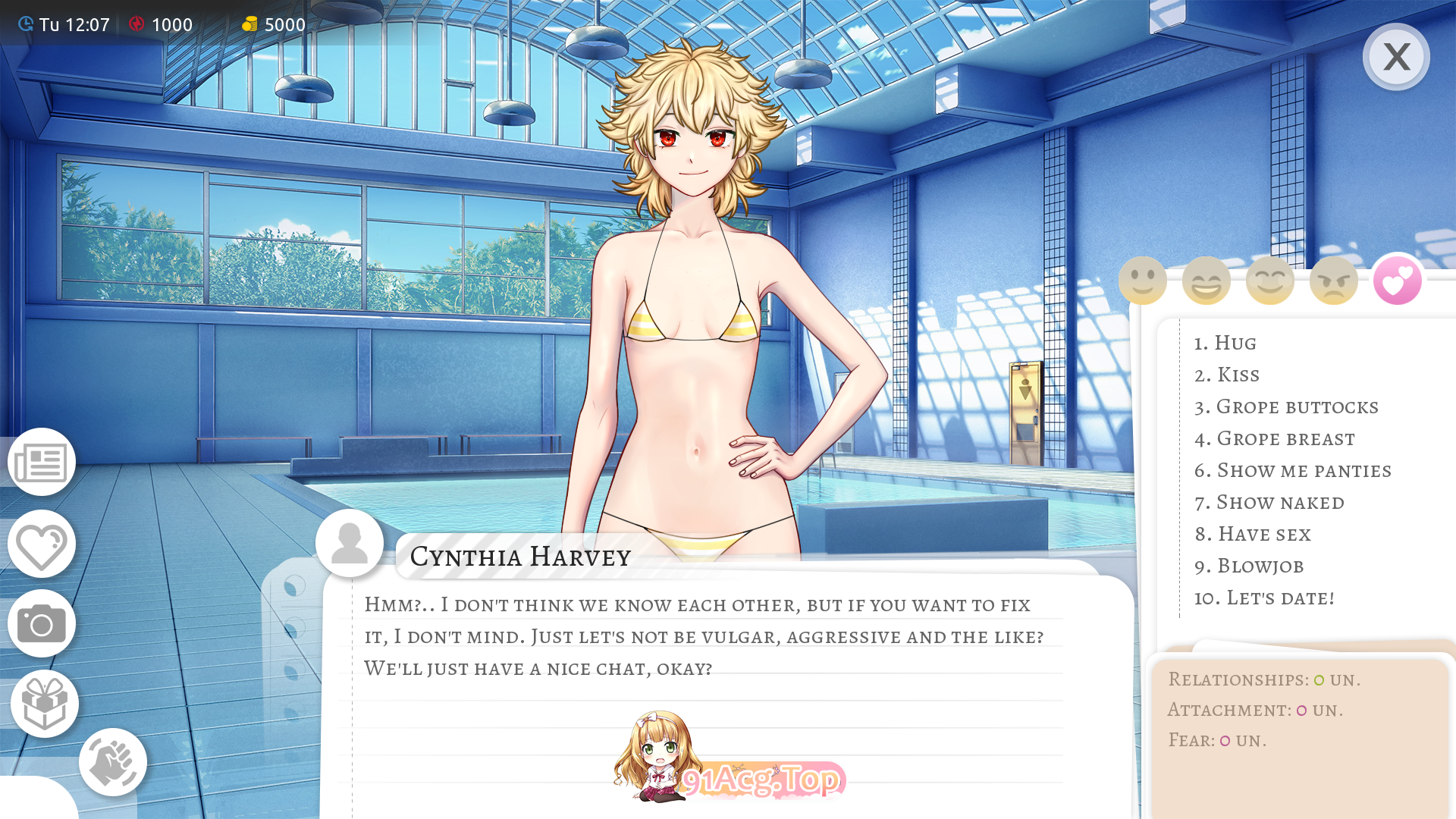Close the interaction view with X
This screenshot has height=819, width=1456.
click(1396, 57)
